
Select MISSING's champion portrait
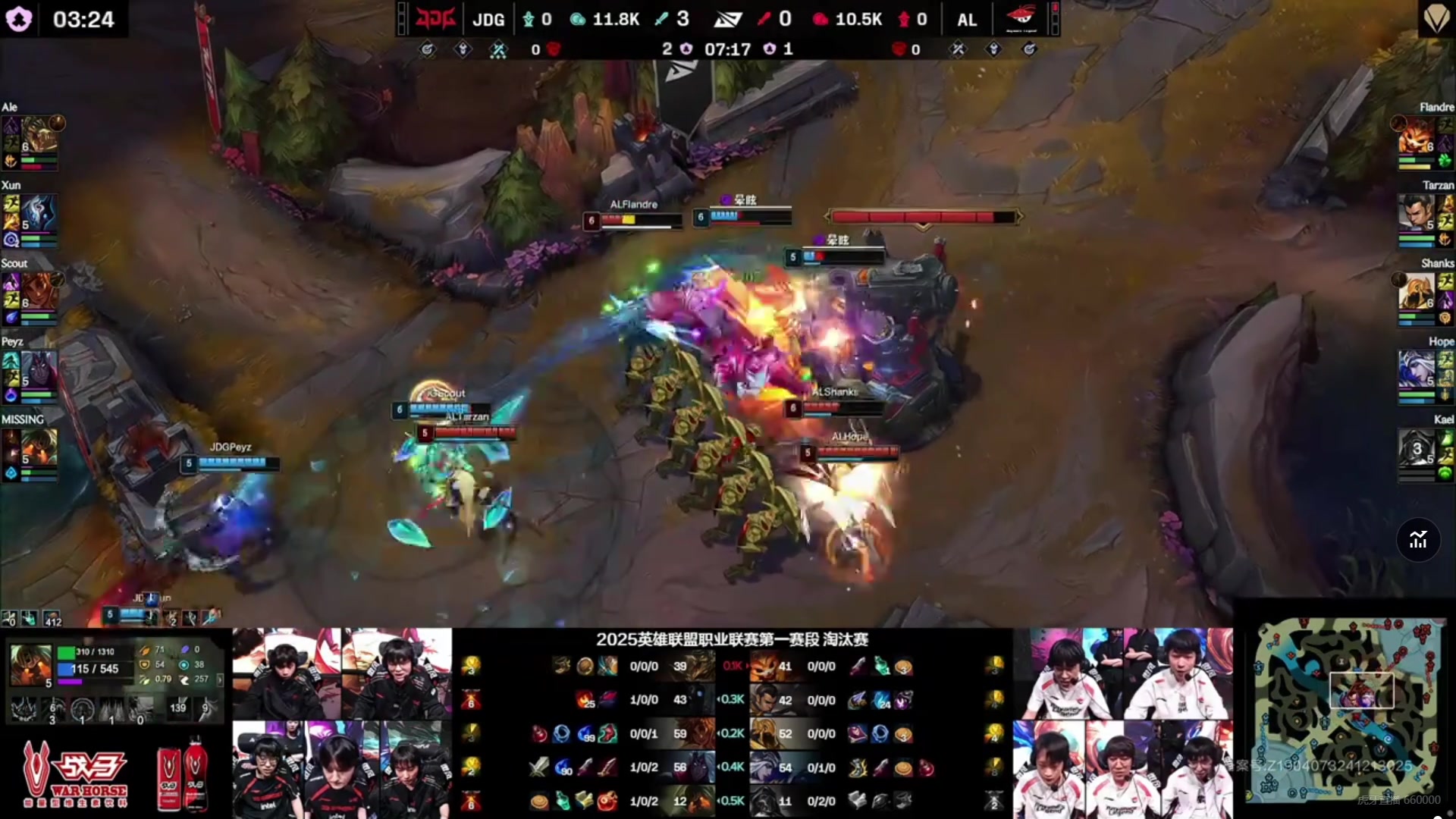click(x=39, y=447)
